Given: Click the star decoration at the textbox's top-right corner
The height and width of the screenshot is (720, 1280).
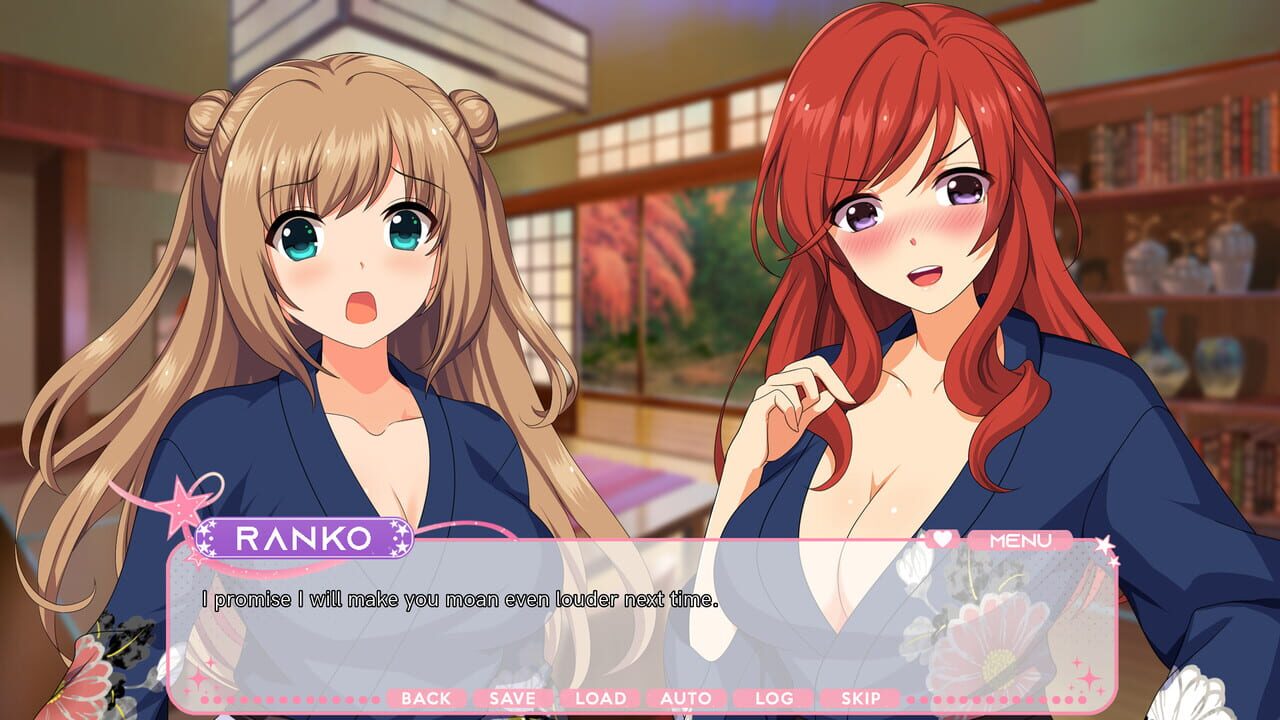Looking at the screenshot, I should coord(1103,545).
